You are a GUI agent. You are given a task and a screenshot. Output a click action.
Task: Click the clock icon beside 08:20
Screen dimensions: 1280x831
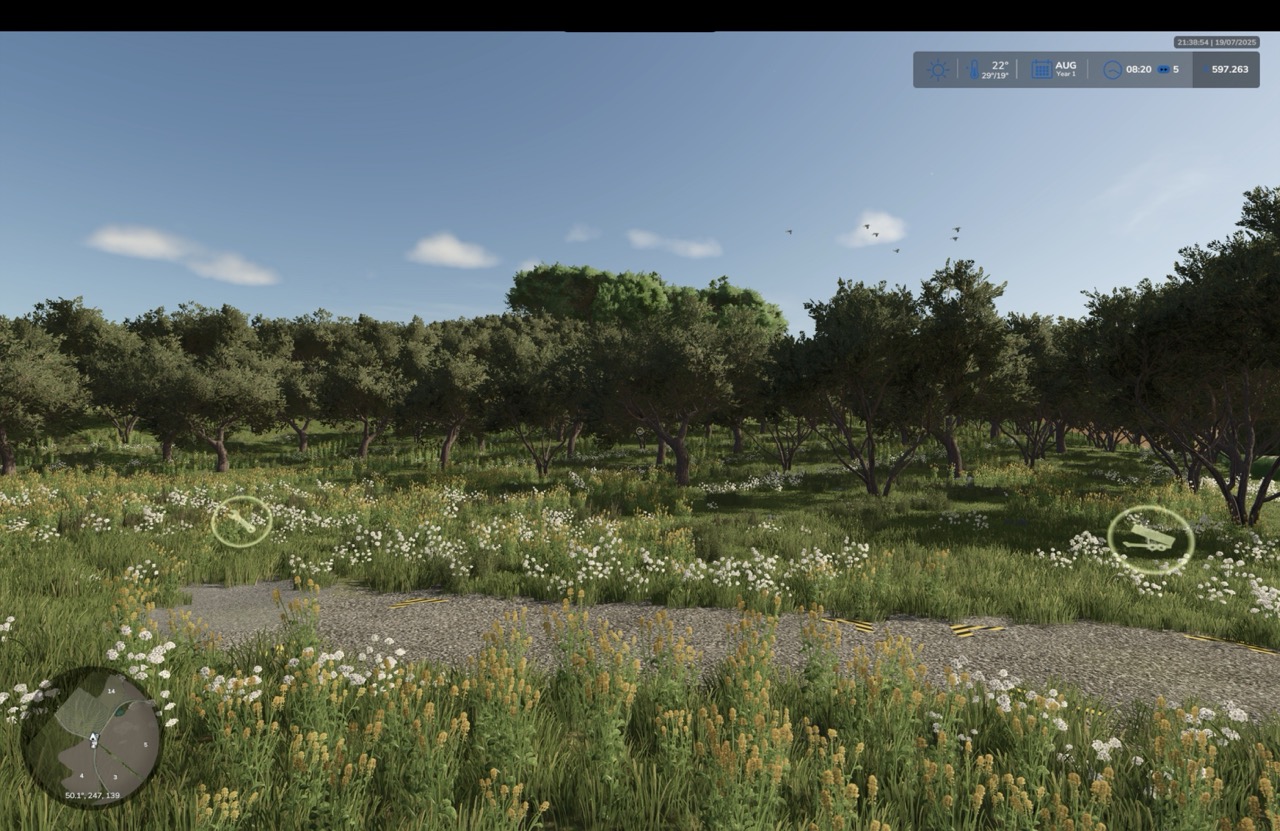click(1112, 70)
